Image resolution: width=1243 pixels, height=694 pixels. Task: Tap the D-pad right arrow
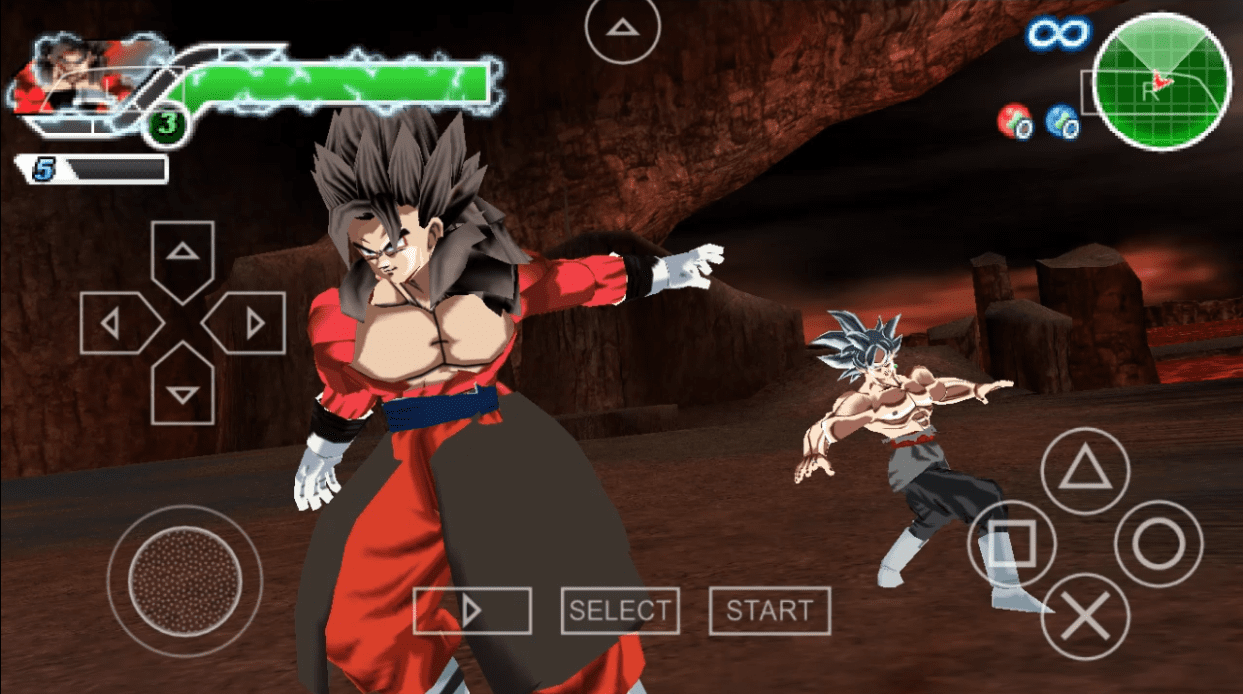click(x=250, y=323)
